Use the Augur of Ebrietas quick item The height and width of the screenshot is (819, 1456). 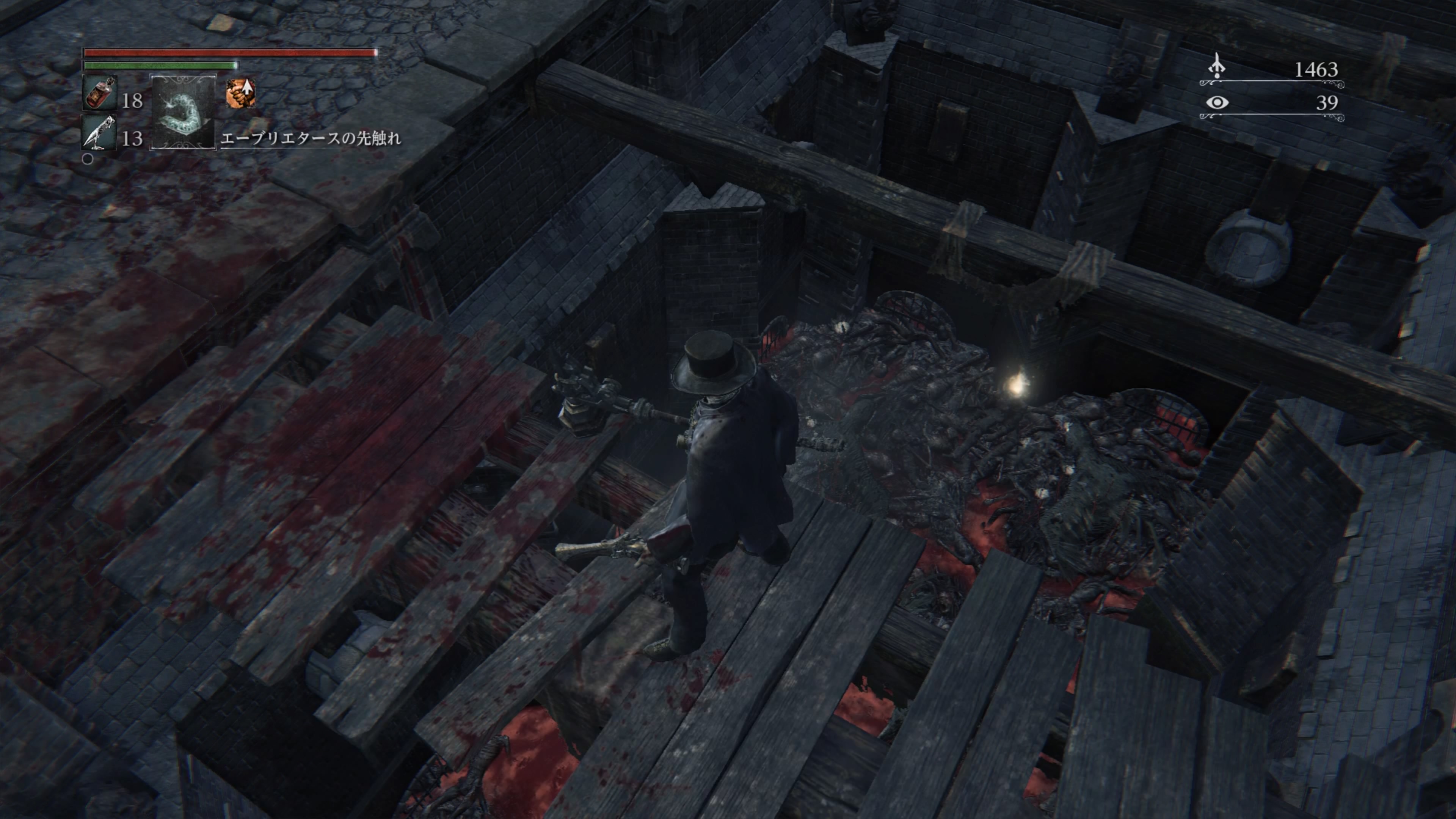click(x=182, y=111)
